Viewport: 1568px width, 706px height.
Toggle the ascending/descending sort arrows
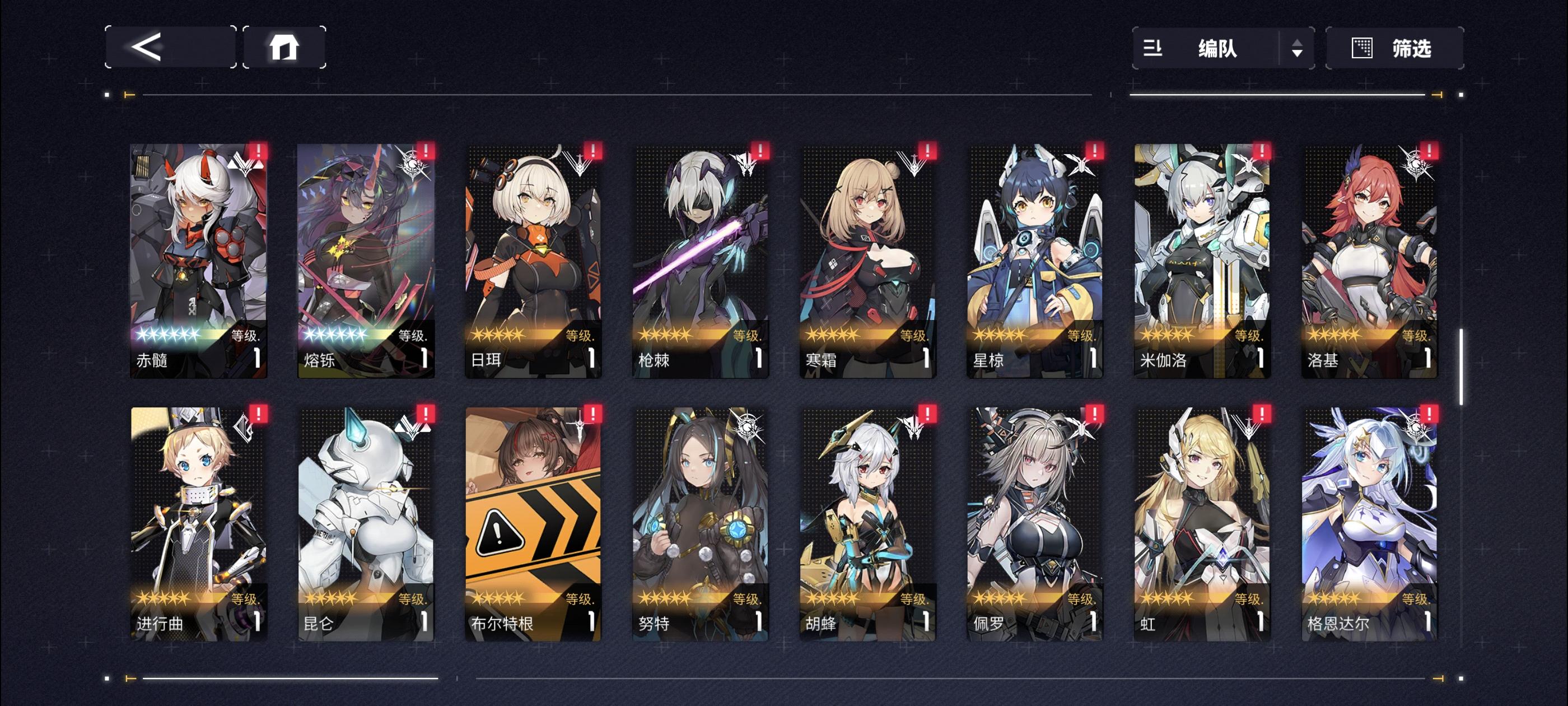pyautogui.click(x=1297, y=49)
